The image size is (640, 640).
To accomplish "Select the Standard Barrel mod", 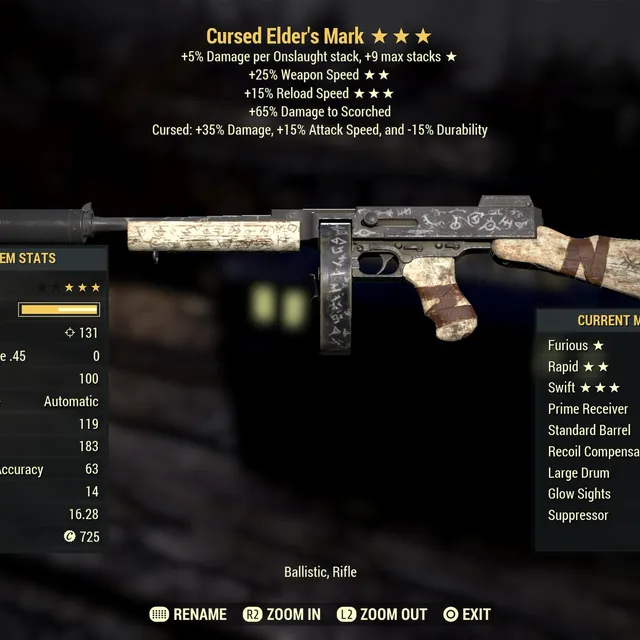I will 589,430.
